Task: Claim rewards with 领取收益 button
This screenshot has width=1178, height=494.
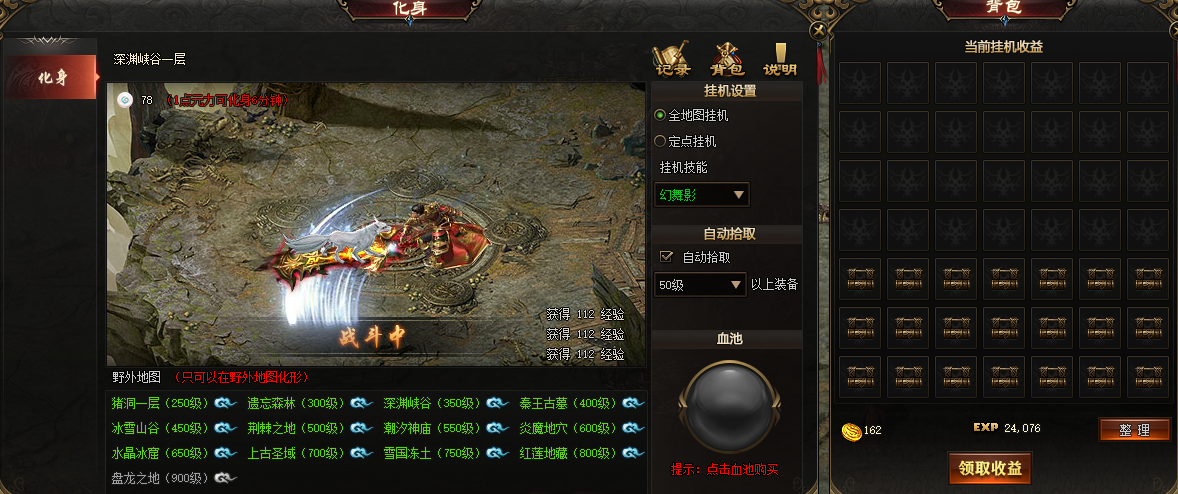Action: point(990,468)
